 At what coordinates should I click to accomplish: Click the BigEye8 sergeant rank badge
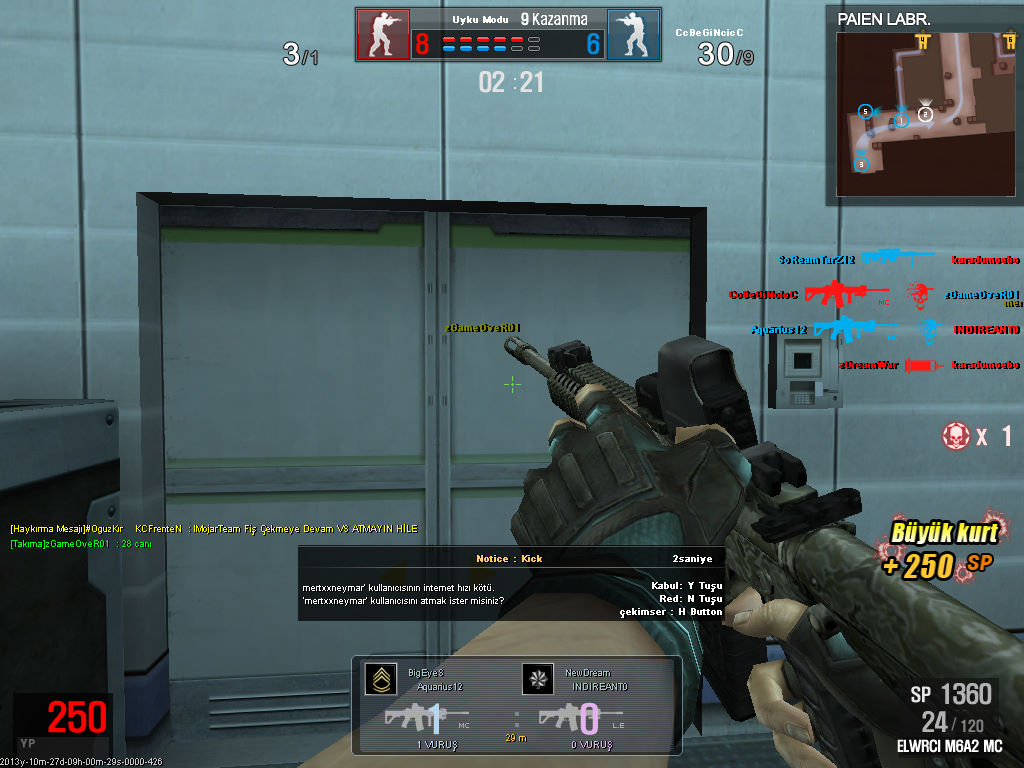coord(380,680)
